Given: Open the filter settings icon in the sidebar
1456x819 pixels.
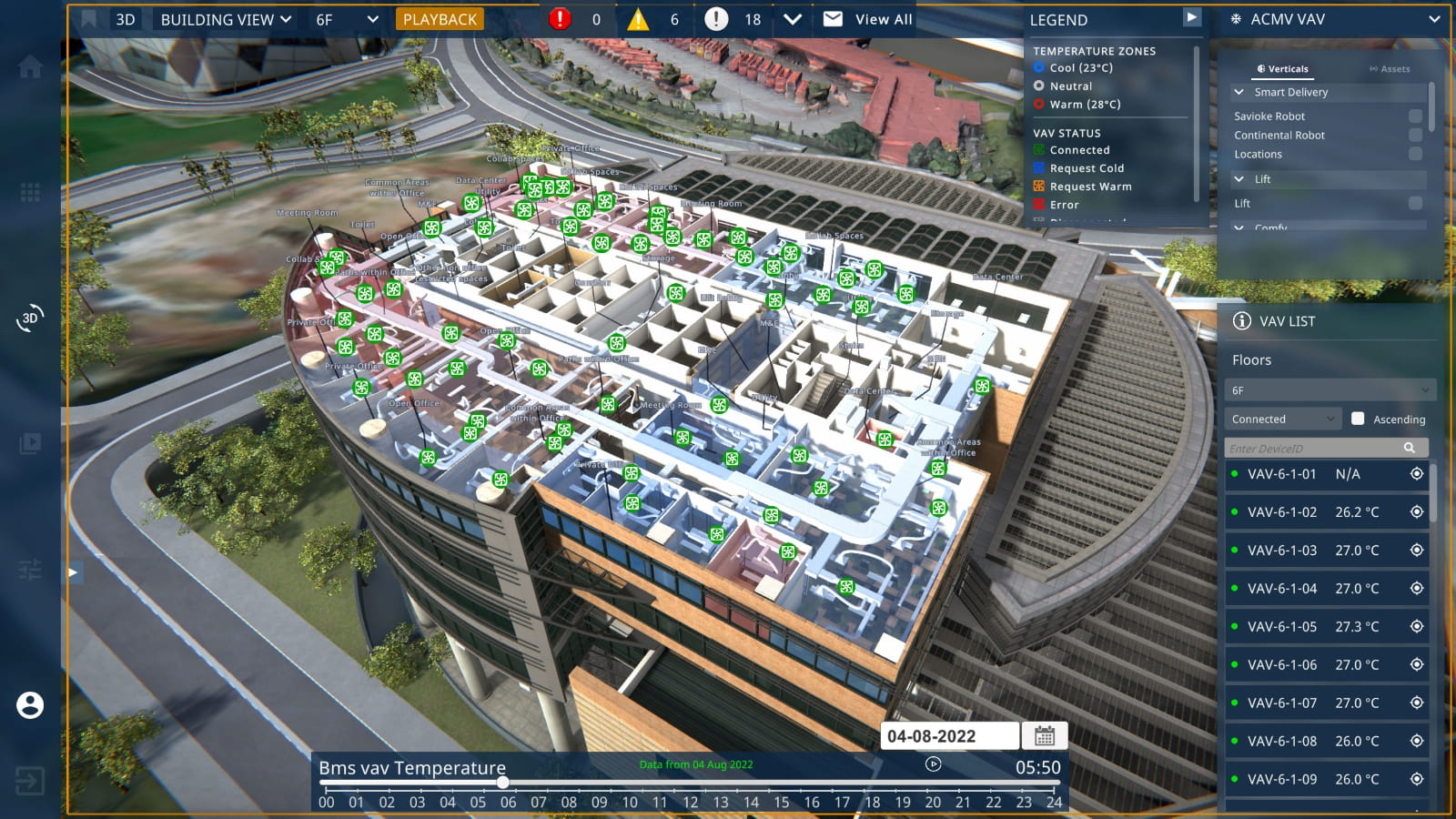Looking at the screenshot, I should point(30,569).
